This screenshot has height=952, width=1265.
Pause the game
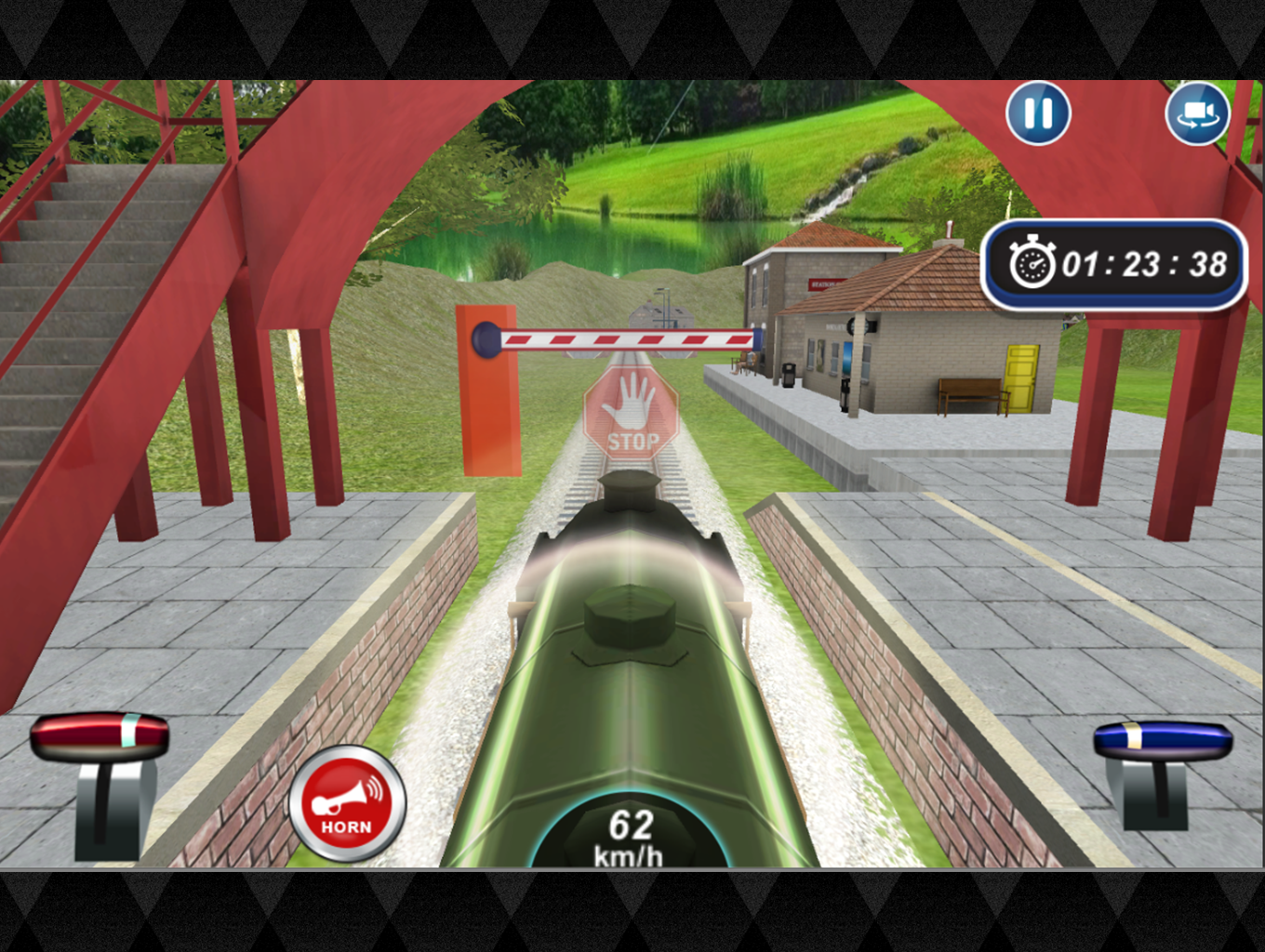point(1038,113)
